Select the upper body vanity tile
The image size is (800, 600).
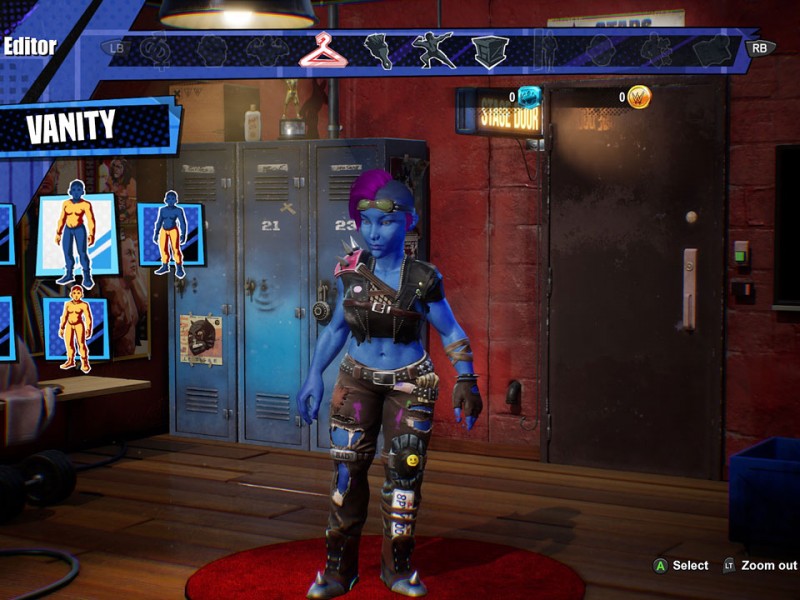(x=77, y=235)
